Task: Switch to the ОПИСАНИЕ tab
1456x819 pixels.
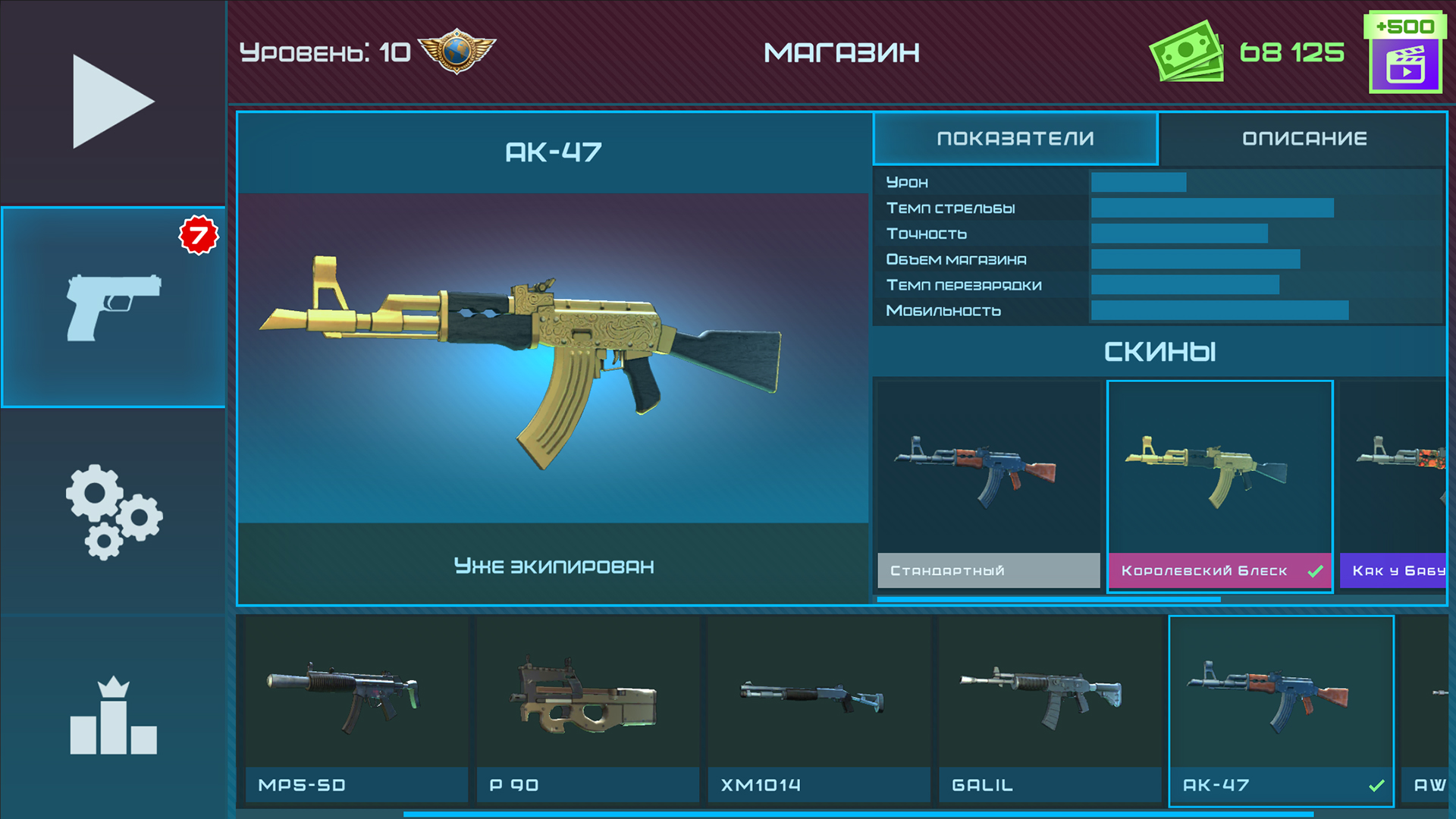Action: coord(1303,138)
